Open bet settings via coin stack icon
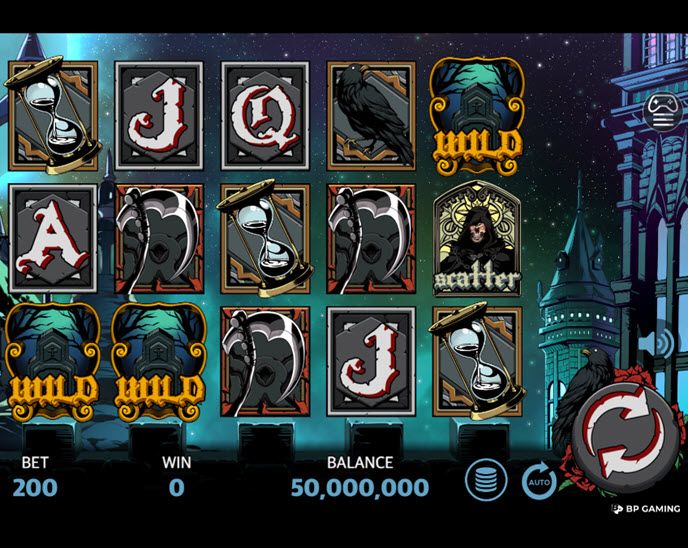 (x=486, y=482)
